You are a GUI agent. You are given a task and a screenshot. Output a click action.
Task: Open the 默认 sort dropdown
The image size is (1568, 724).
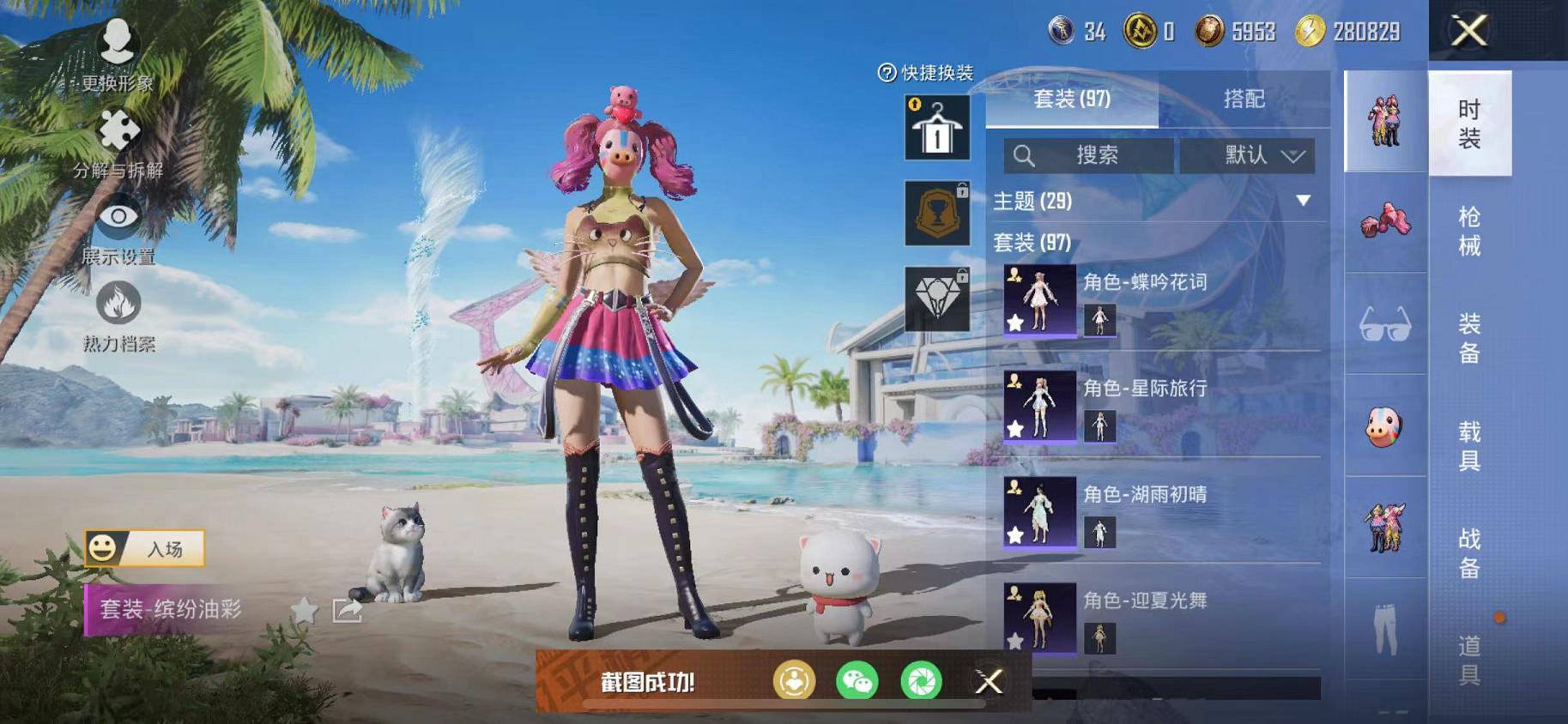tap(1247, 155)
